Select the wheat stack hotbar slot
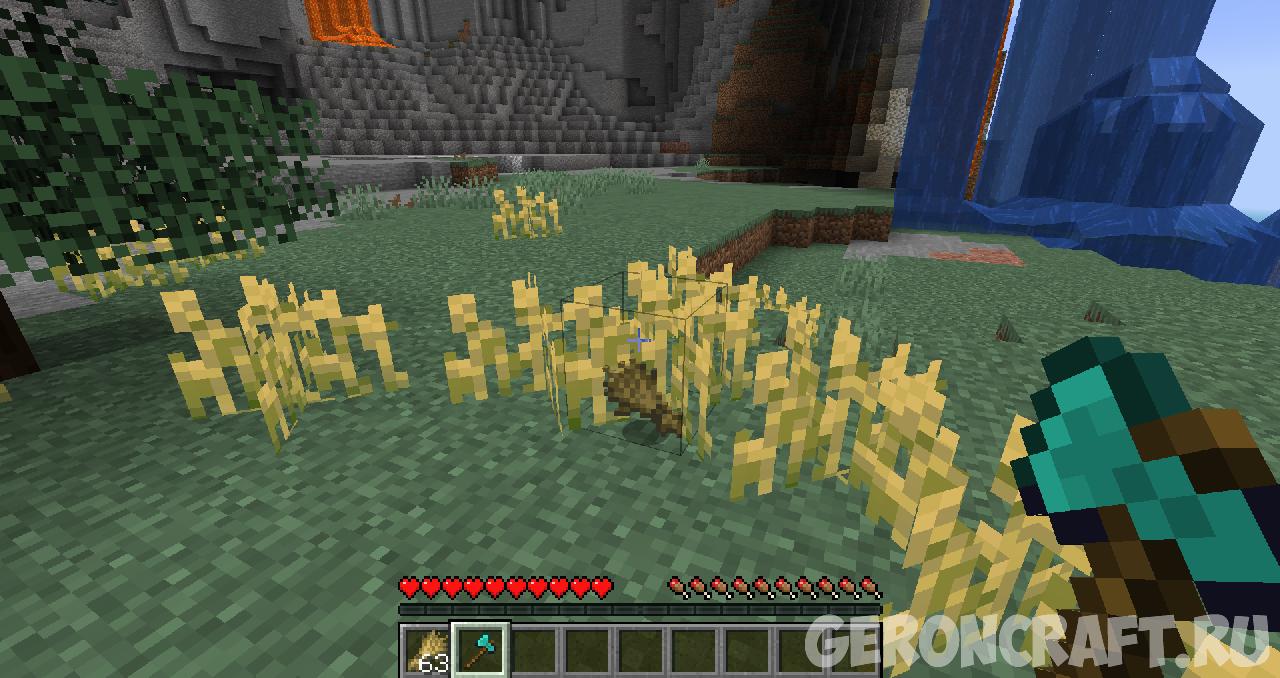This screenshot has width=1280, height=678. click(426, 650)
